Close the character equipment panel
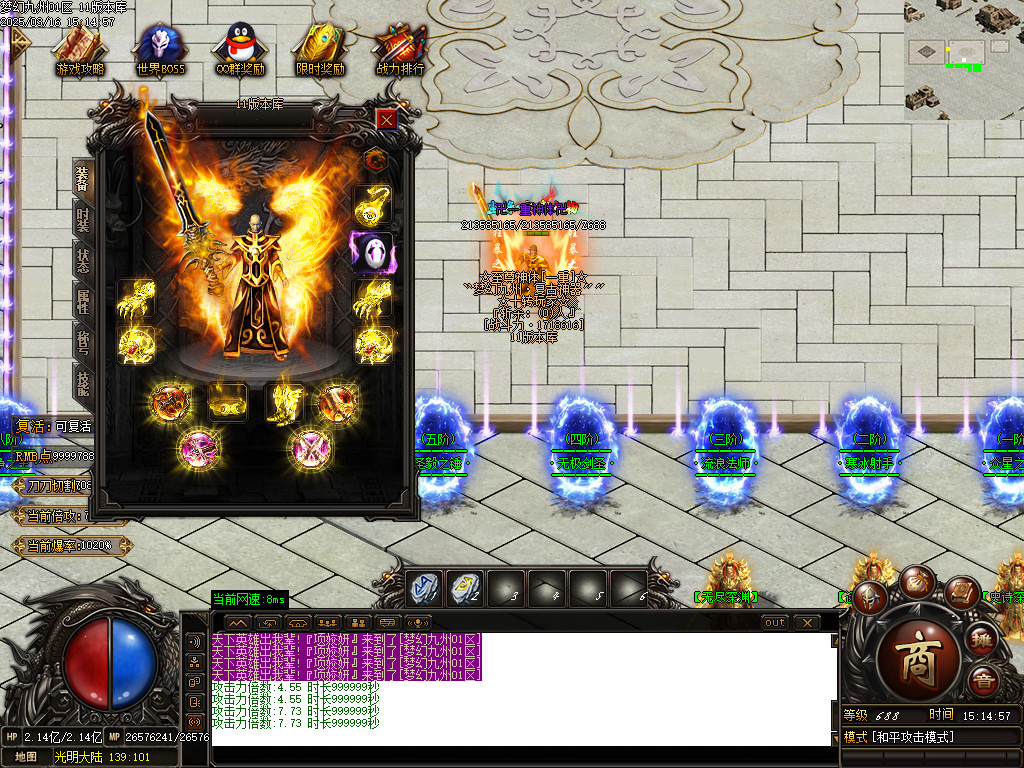 (387, 119)
